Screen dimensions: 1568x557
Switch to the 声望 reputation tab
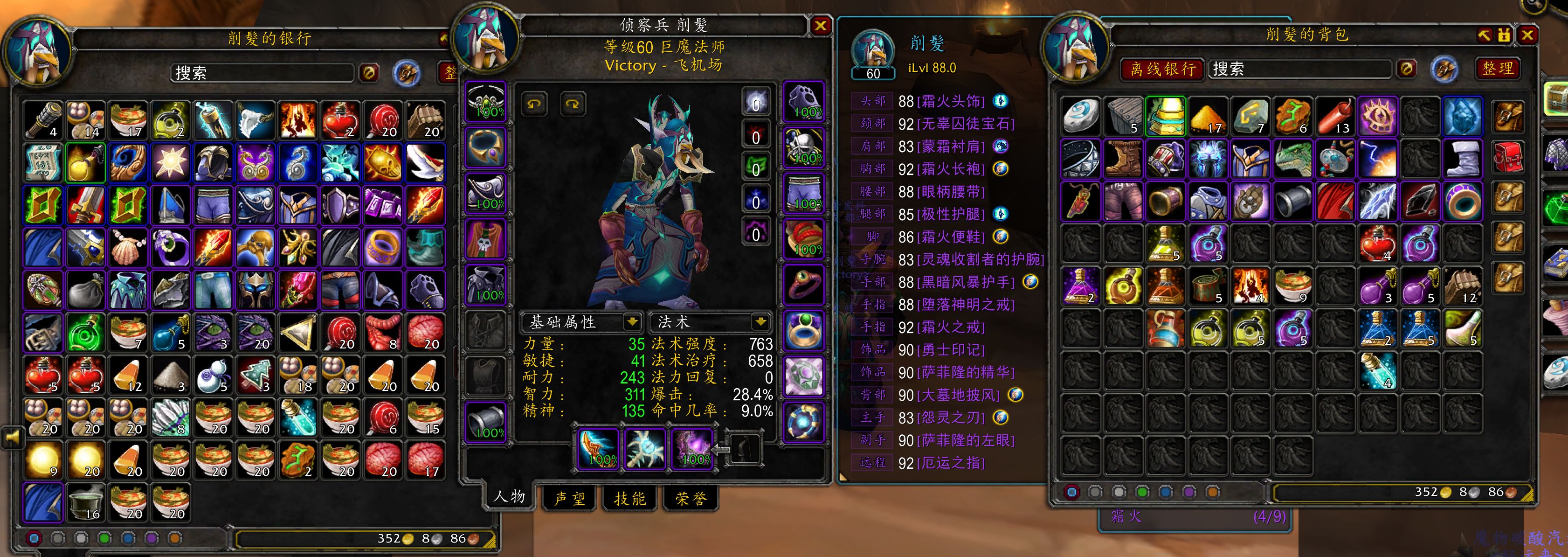click(570, 499)
